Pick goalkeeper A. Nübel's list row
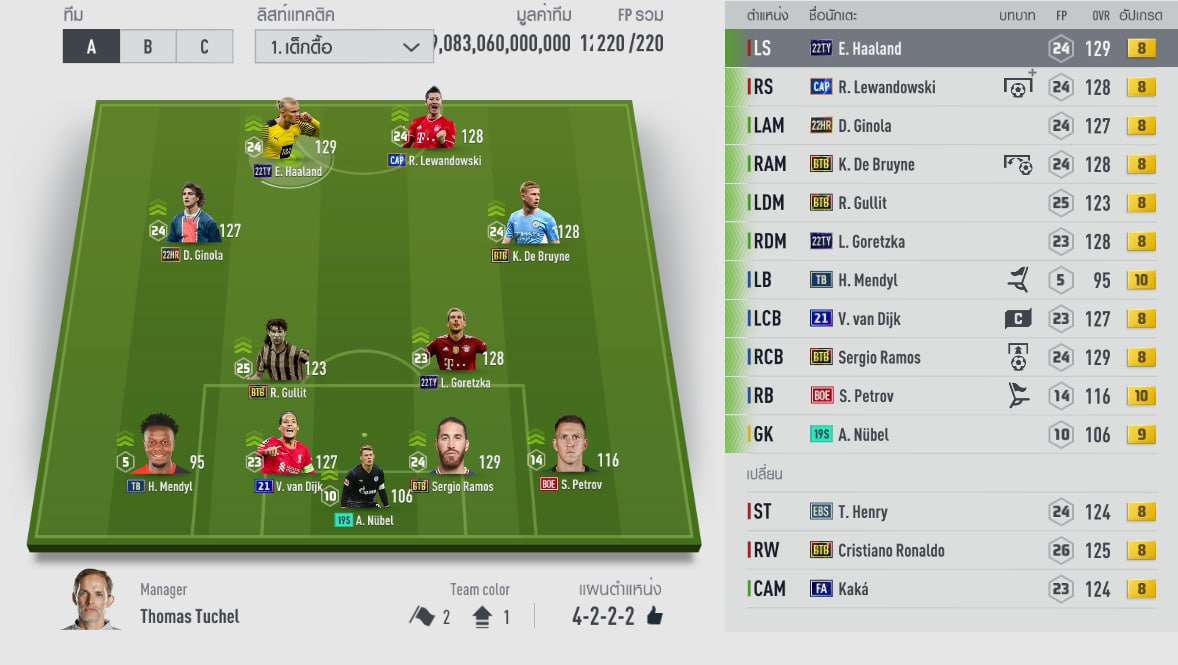 click(x=950, y=434)
